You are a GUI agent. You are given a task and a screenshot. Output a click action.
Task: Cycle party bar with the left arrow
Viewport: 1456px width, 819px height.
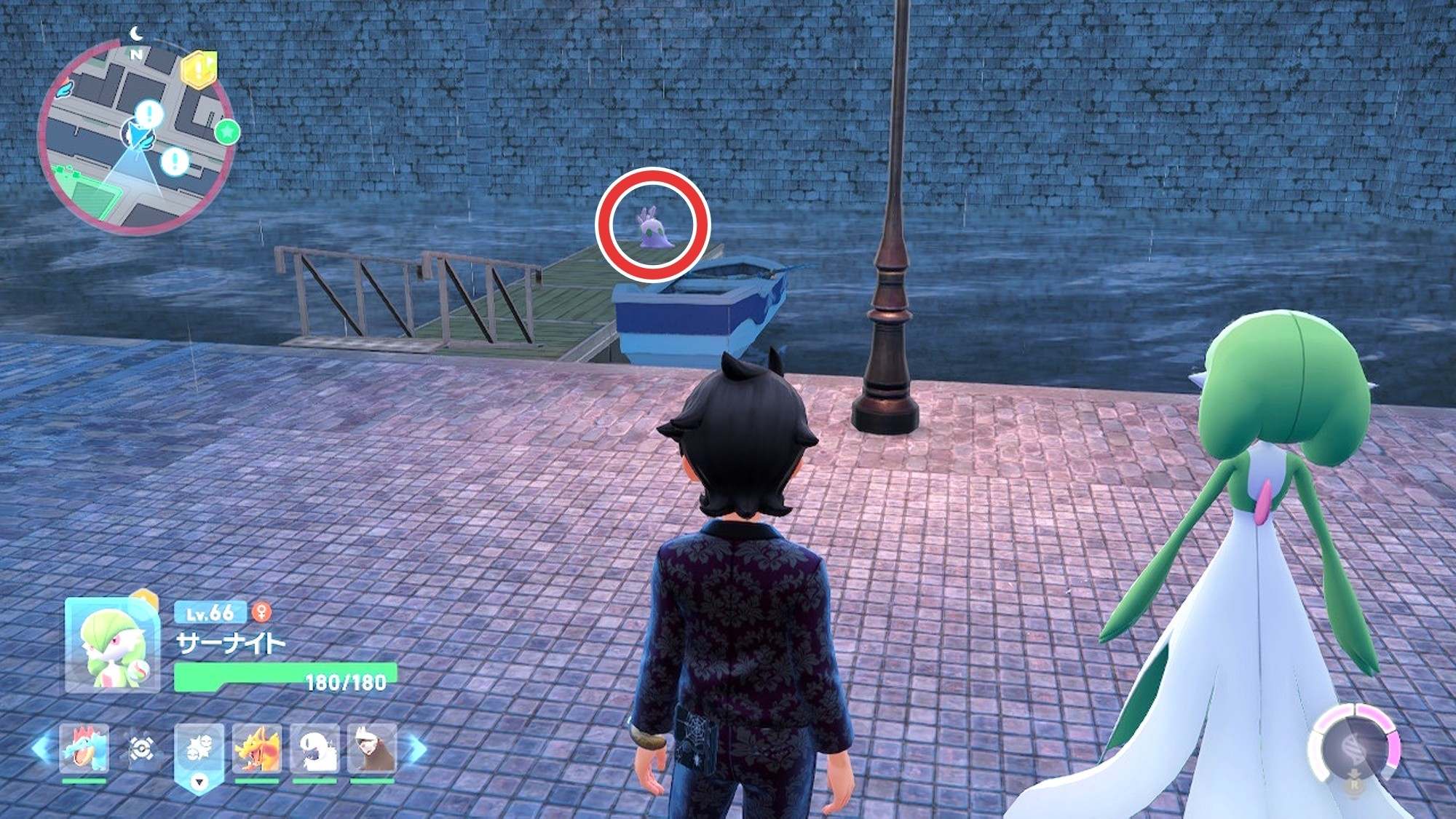[41, 748]
